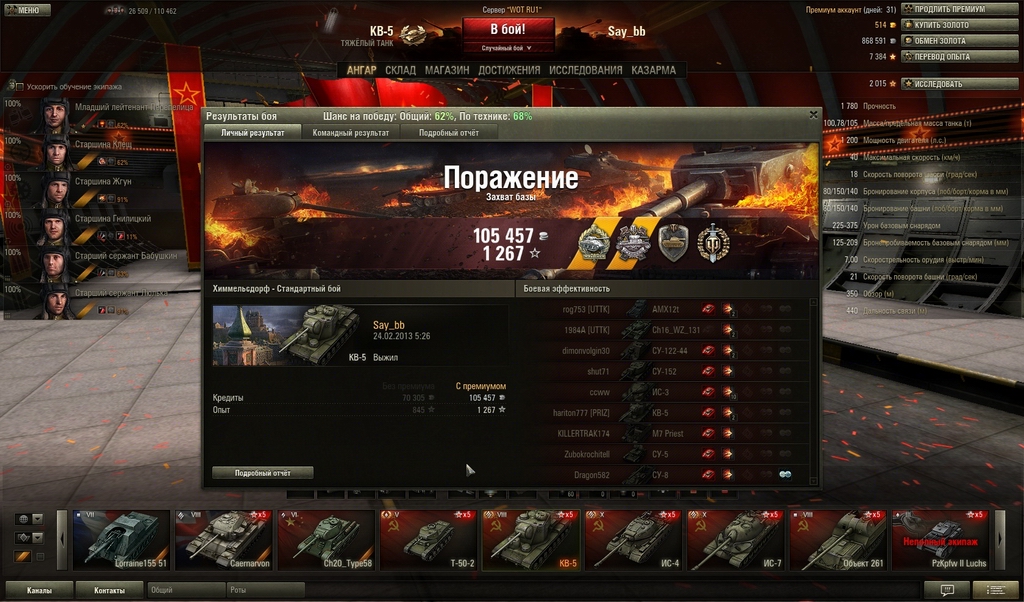The height and width of the screenshot is (602, 1024).
Task: Click the Подробный отчёт button
Action: pos(262,472)
